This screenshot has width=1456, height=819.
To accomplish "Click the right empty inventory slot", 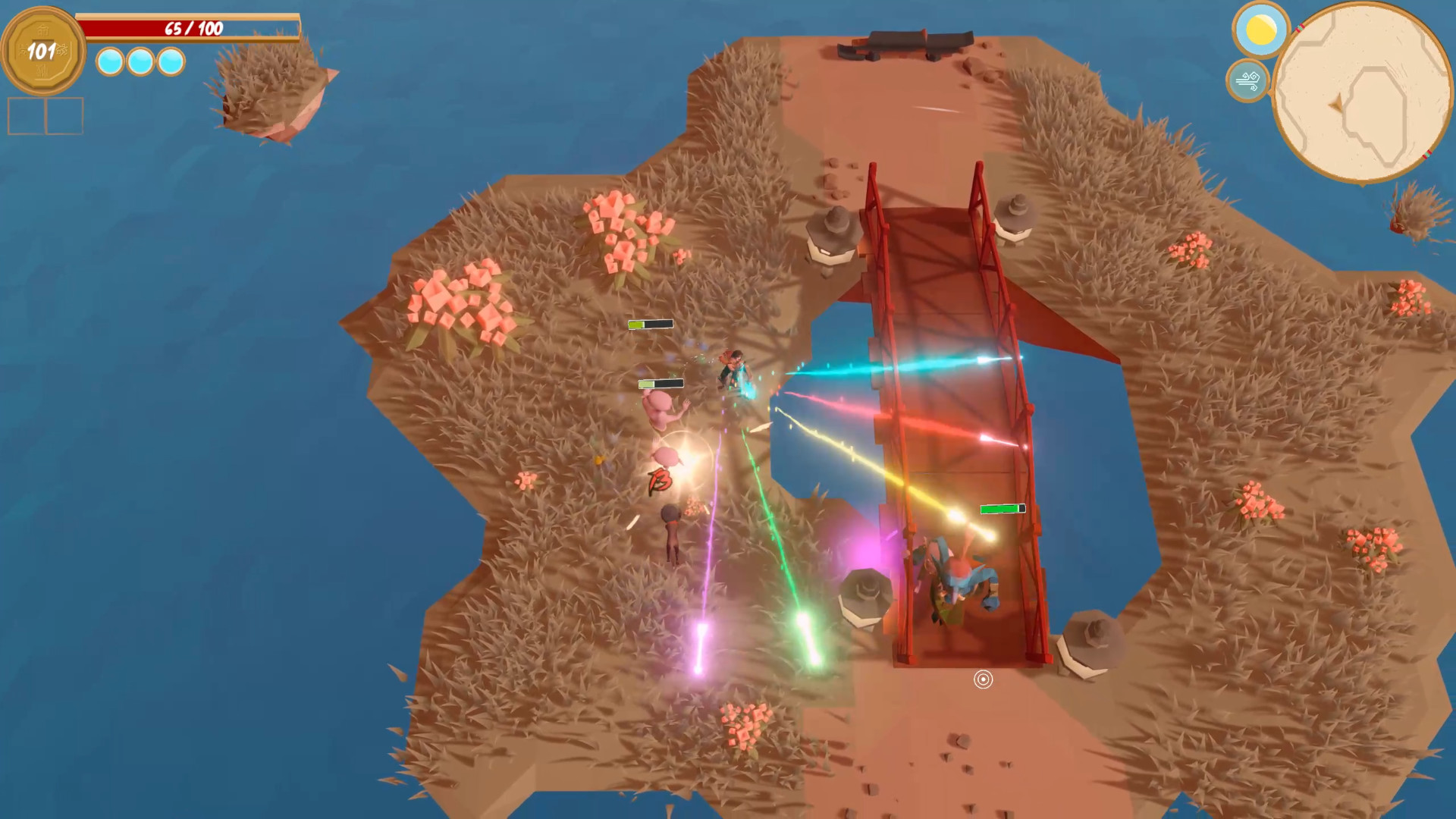I will [67, 115].
